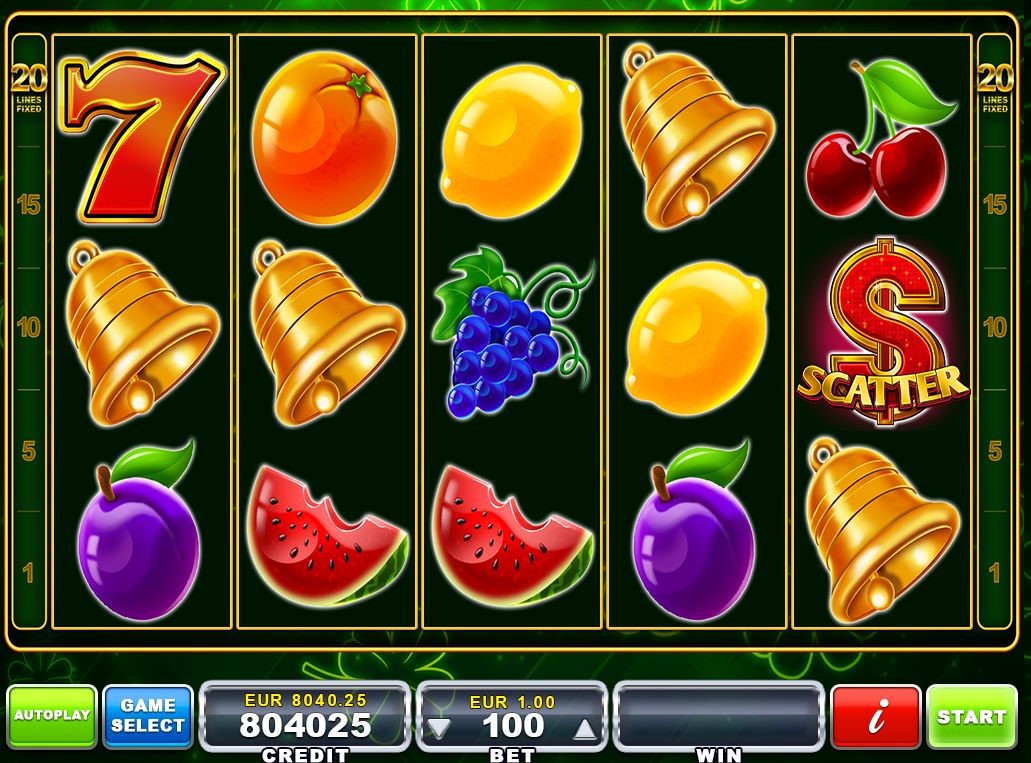Start the spin with the START button
The image size is (1031, 763).
tap(971, 717)
